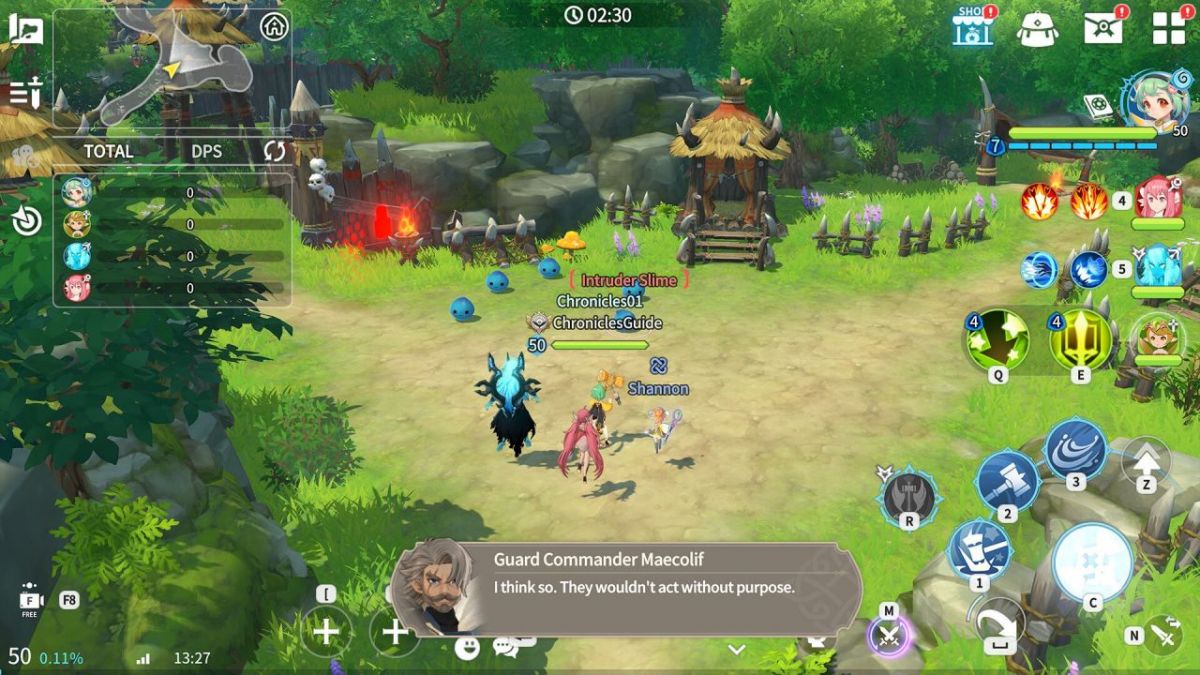Trigger the winged axe ultimate skill
1200x675 pixels.
(x=908, y=496)
